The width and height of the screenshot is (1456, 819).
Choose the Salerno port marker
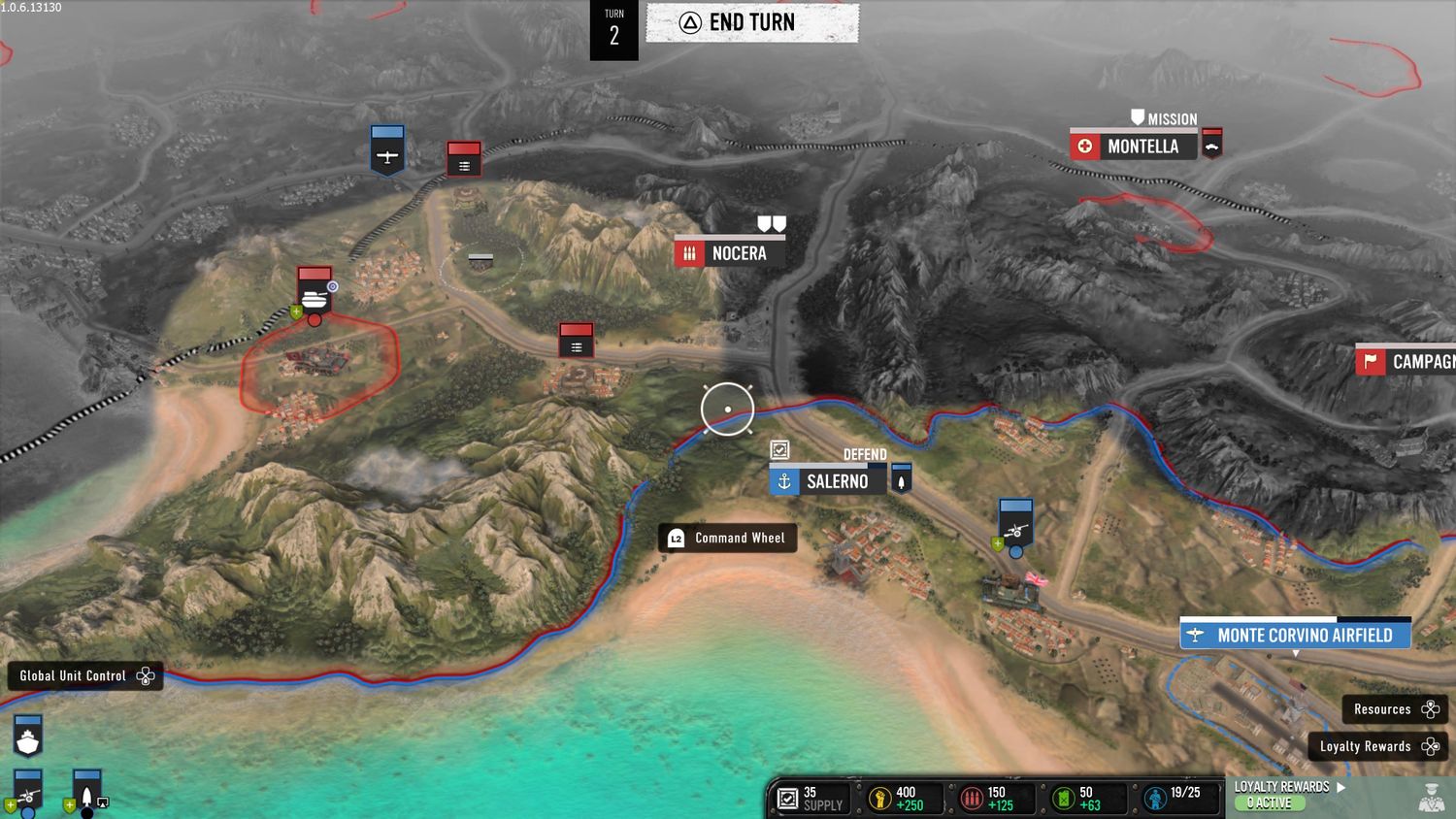tap(828, 481)
